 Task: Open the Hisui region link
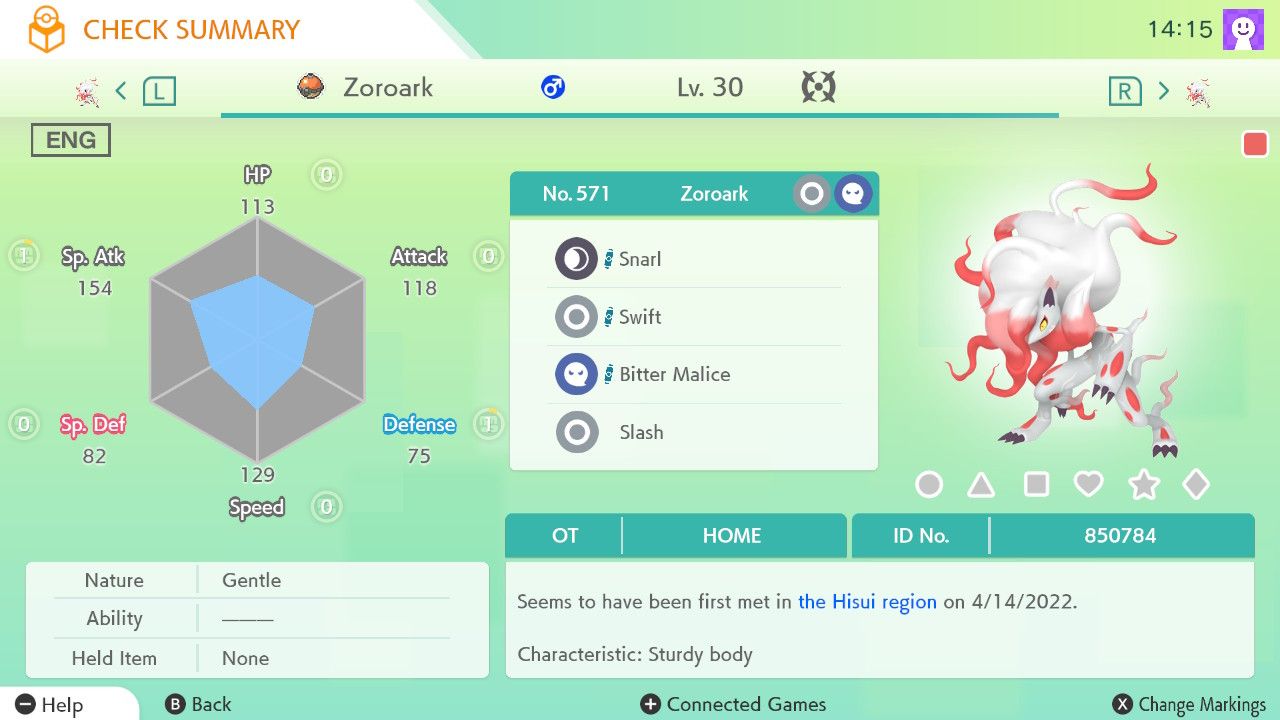(x=865, y=602)
